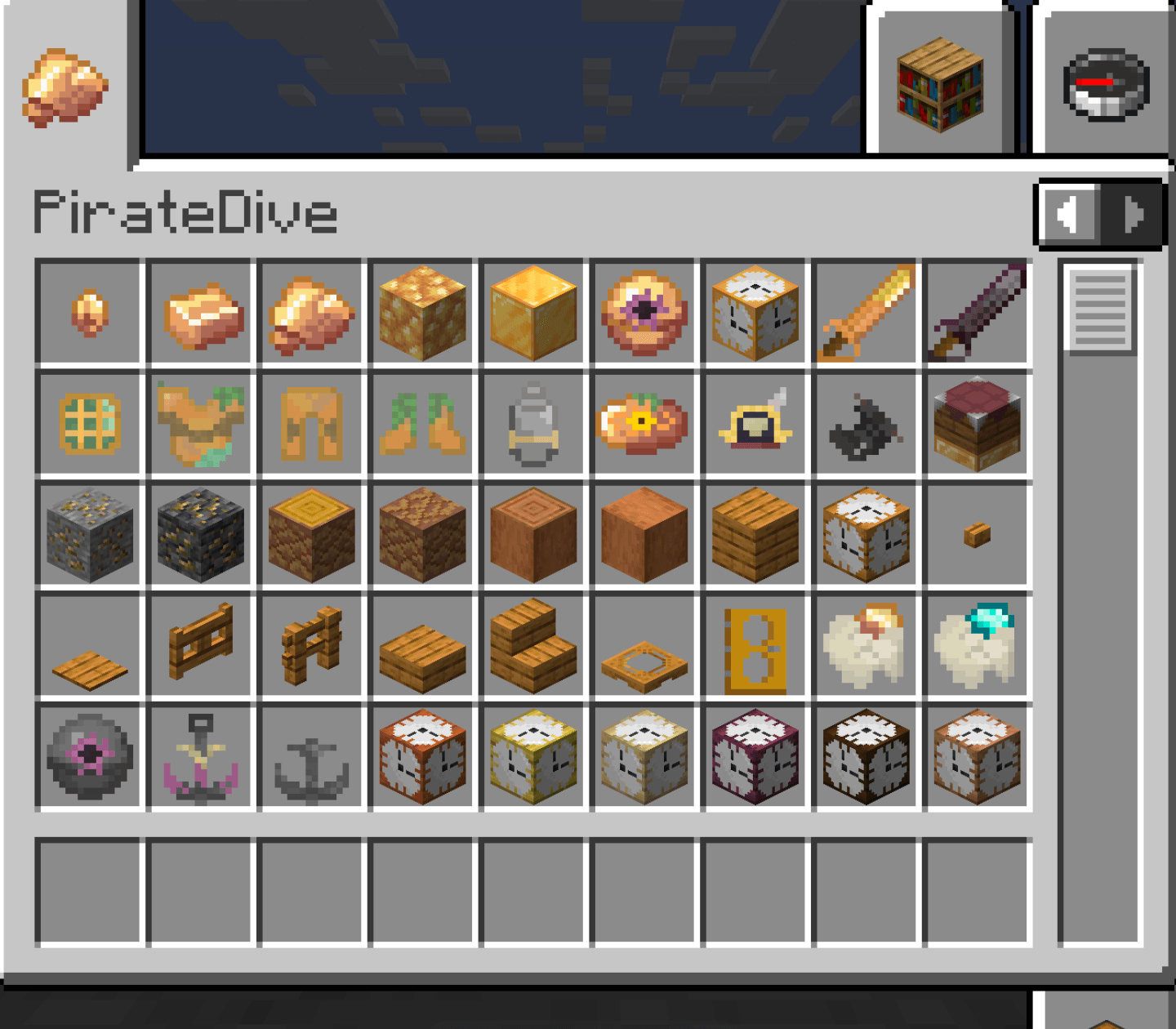Click the copper chestplate item
Viewport: 1176px width, 1029px height.
coord(200,424)
